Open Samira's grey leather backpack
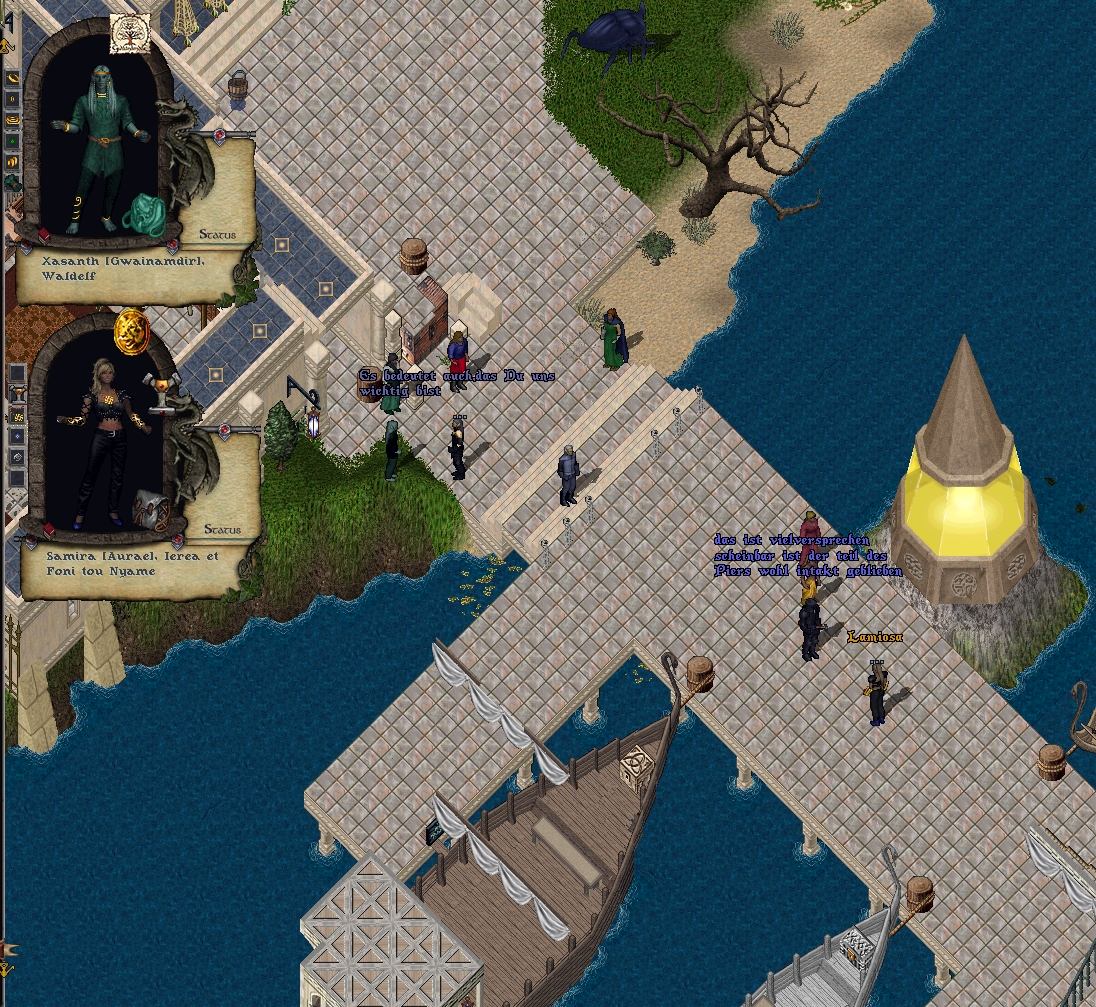 click(x=152, y=509)
